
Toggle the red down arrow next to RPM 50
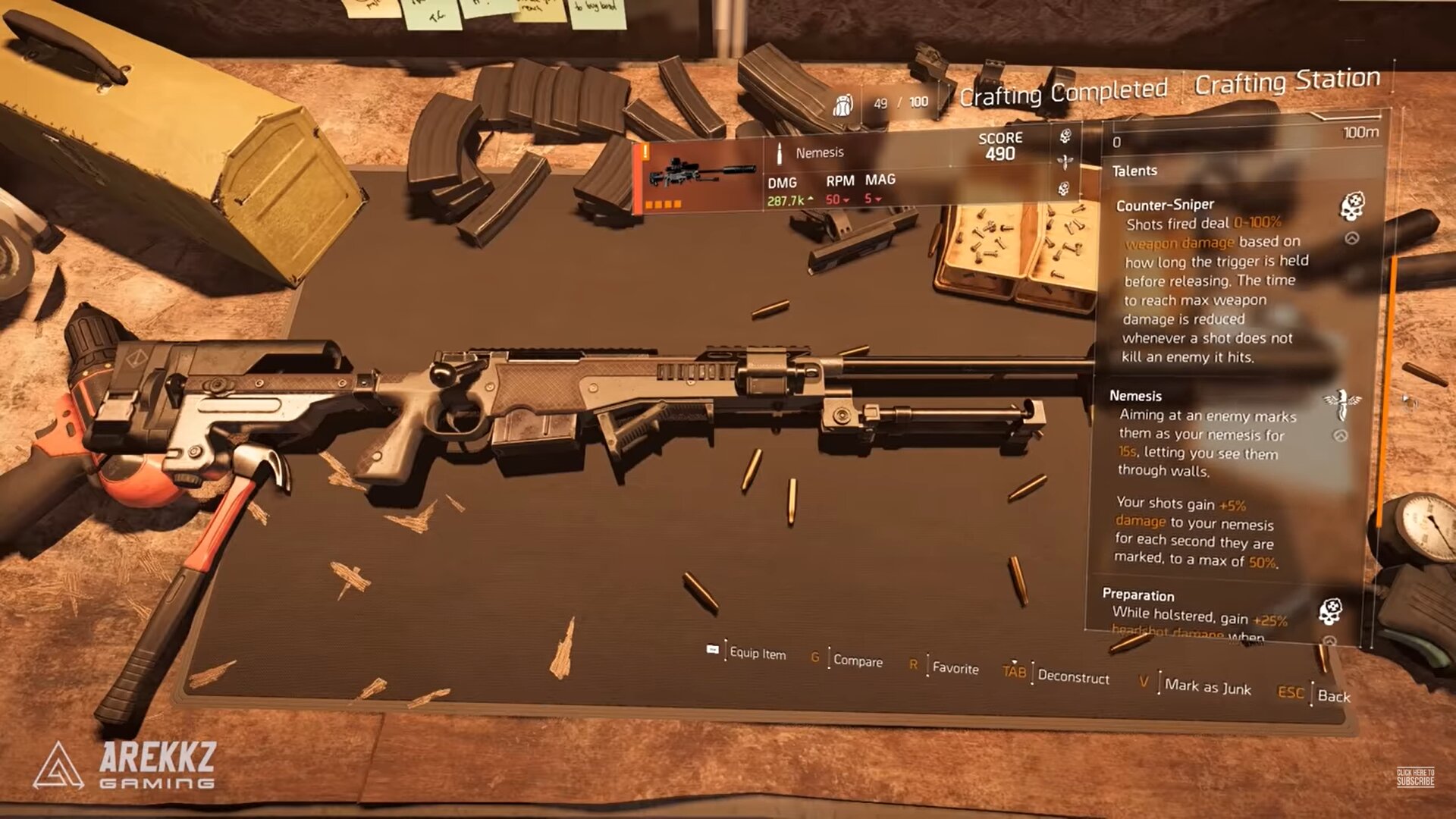(x=846, y=200)
